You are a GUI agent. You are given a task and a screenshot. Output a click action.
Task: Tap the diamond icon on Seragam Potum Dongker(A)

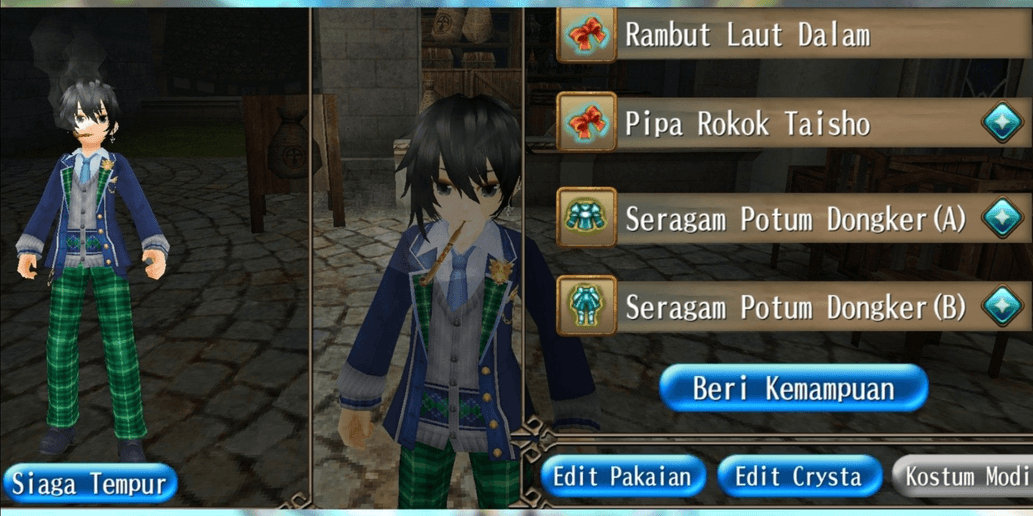[x=1002, y=218]
